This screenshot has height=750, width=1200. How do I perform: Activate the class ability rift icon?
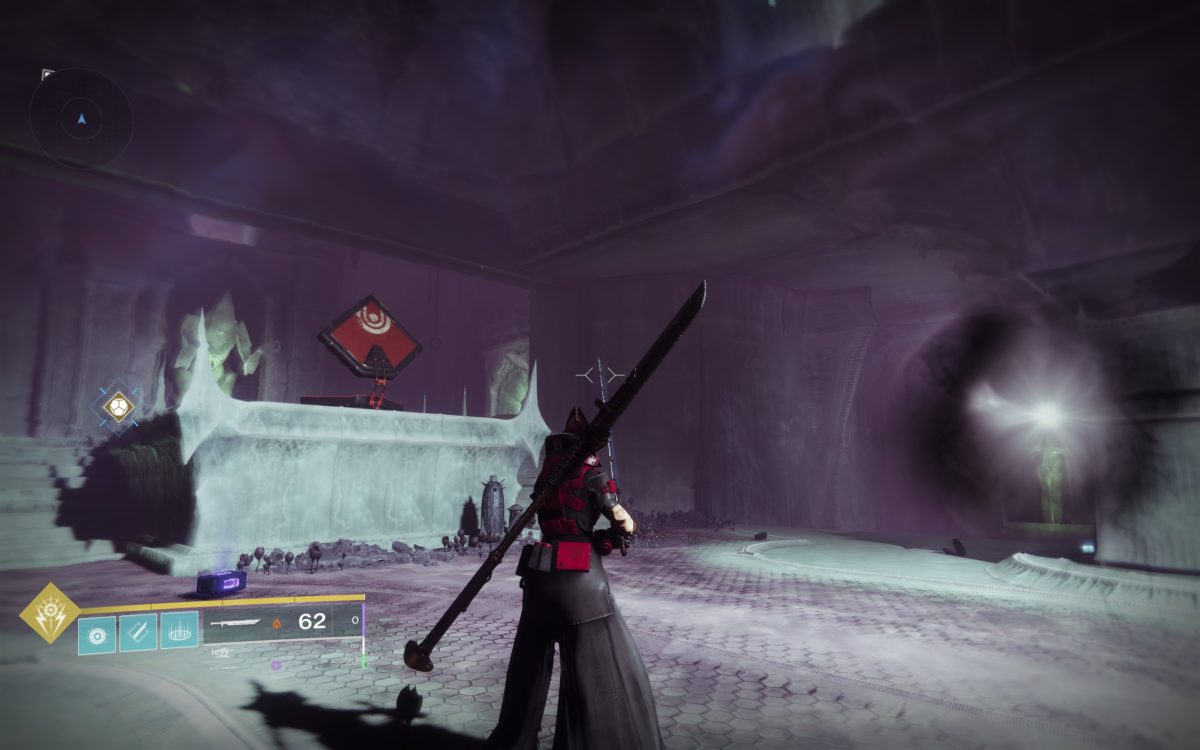click(x=179, y=632)
